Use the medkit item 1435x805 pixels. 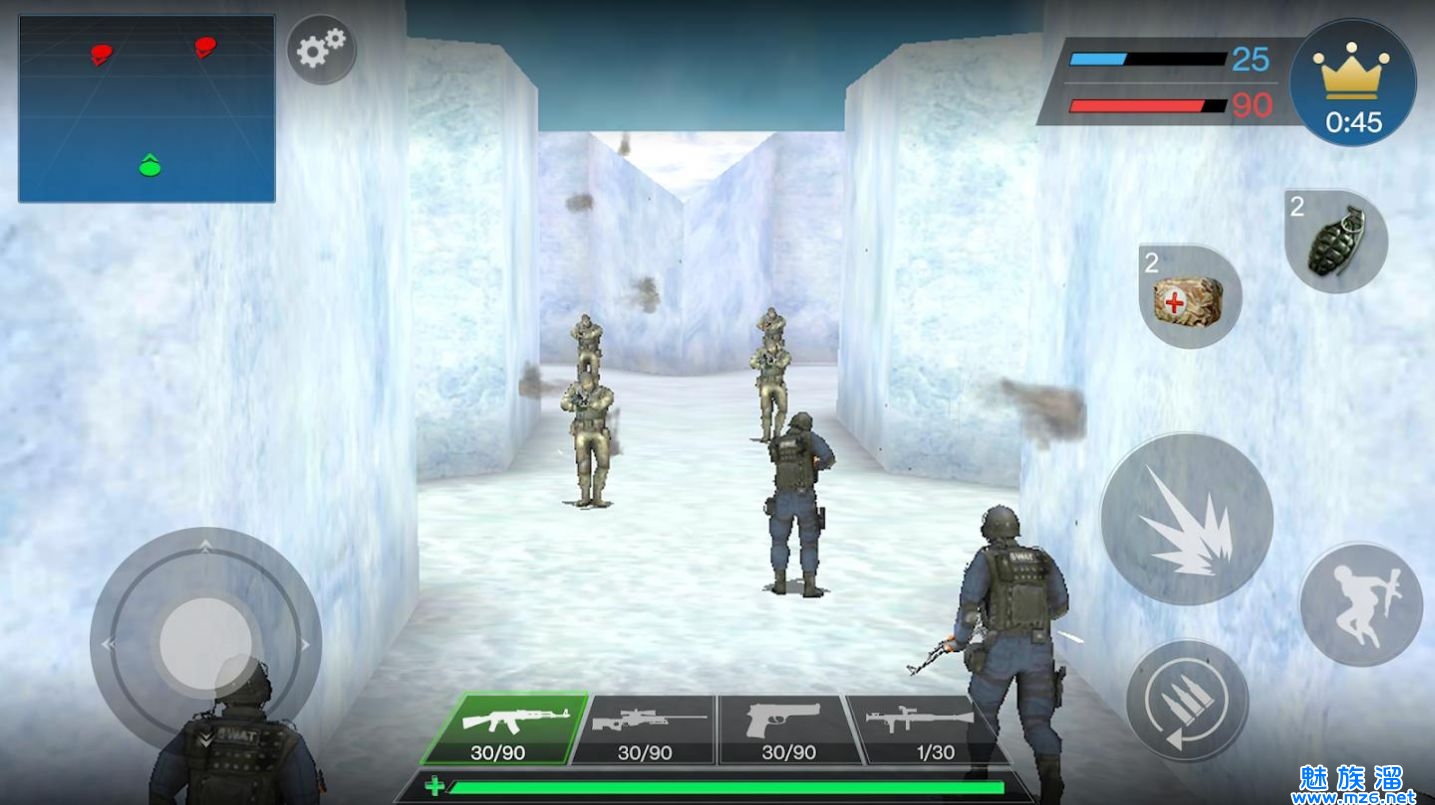[1190, 297]
